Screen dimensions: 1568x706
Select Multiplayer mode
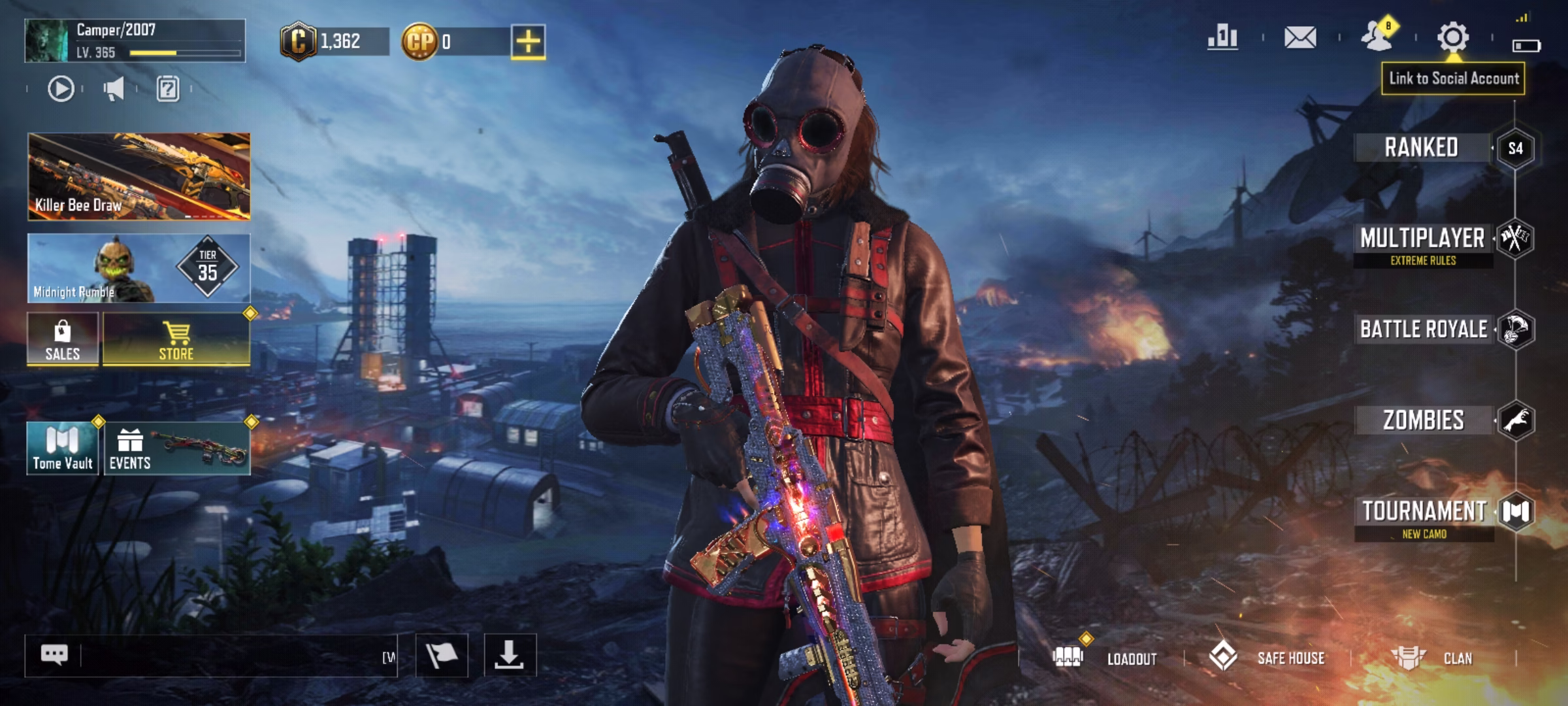point(1422,239)
